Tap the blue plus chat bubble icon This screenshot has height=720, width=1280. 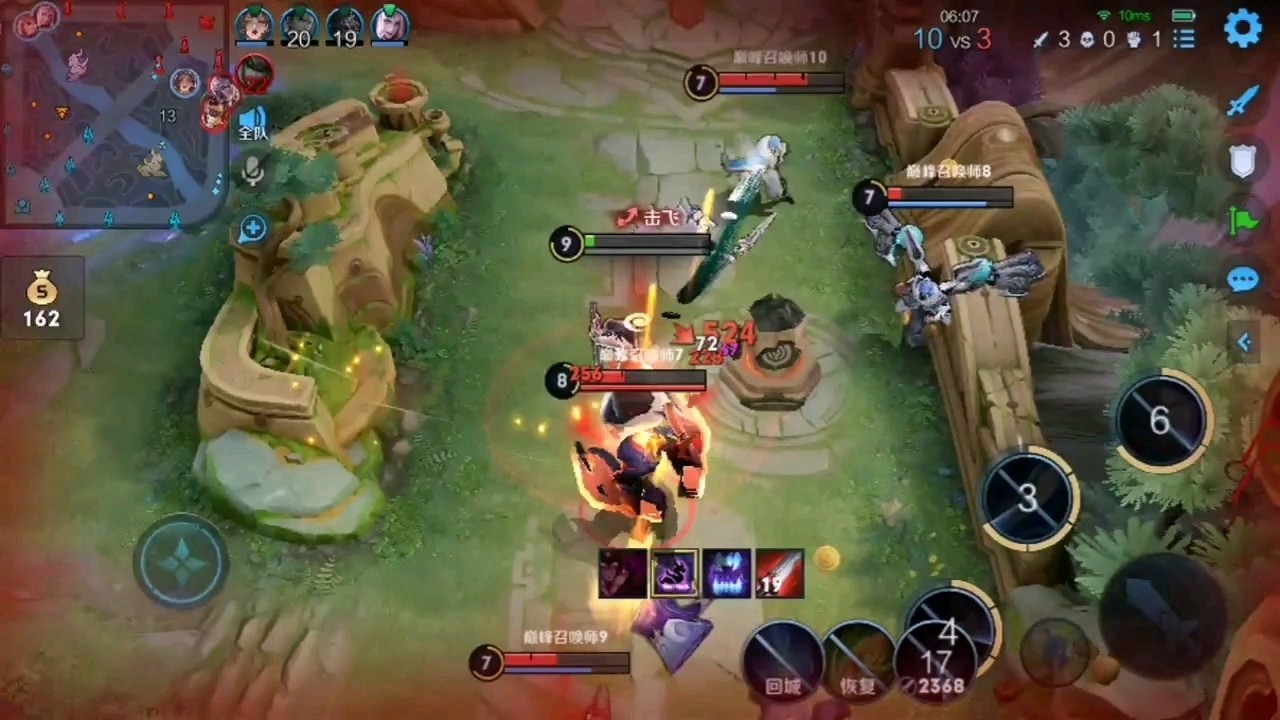click(252, 230)
